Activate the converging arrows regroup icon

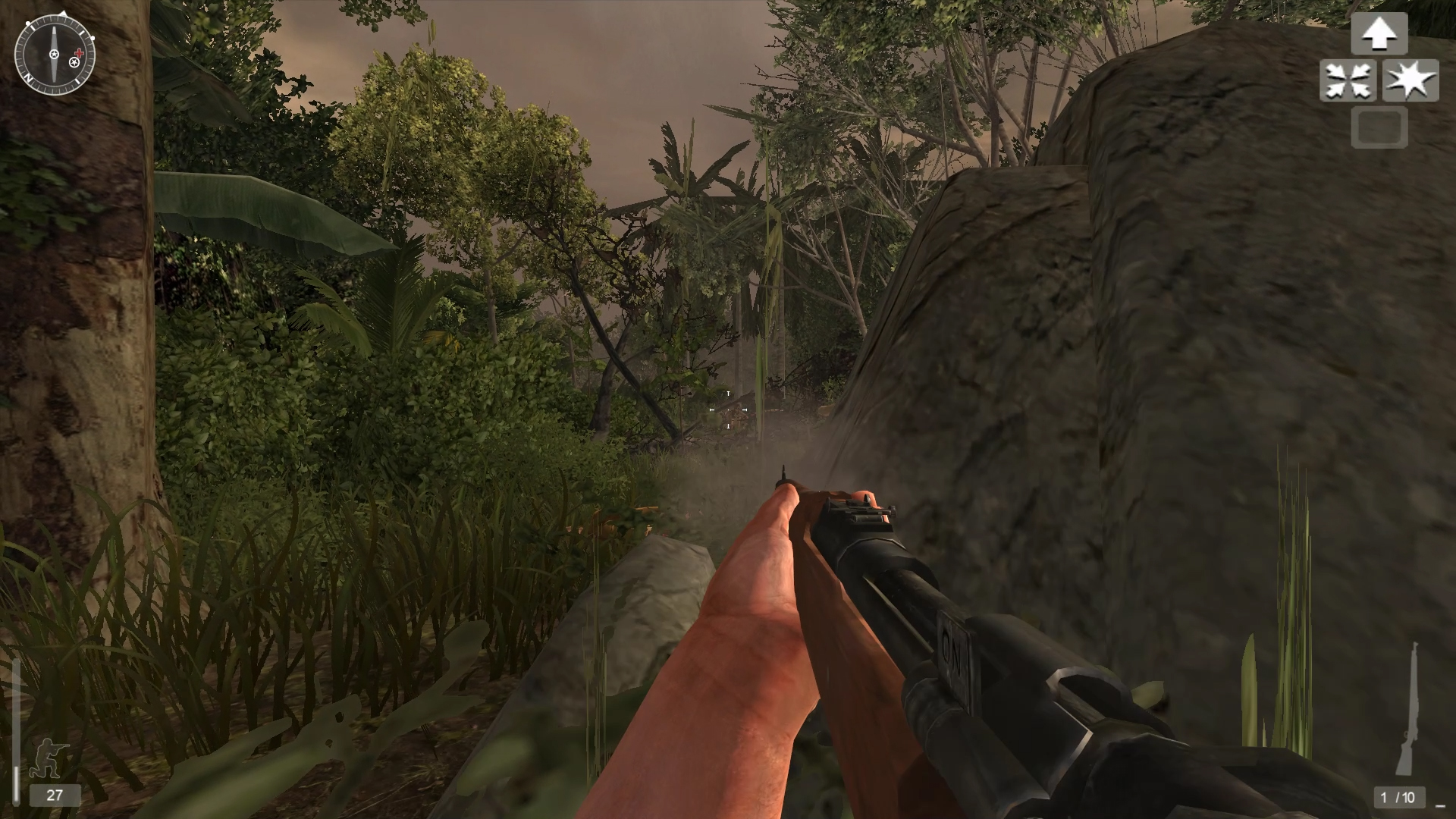(1349, 81)
